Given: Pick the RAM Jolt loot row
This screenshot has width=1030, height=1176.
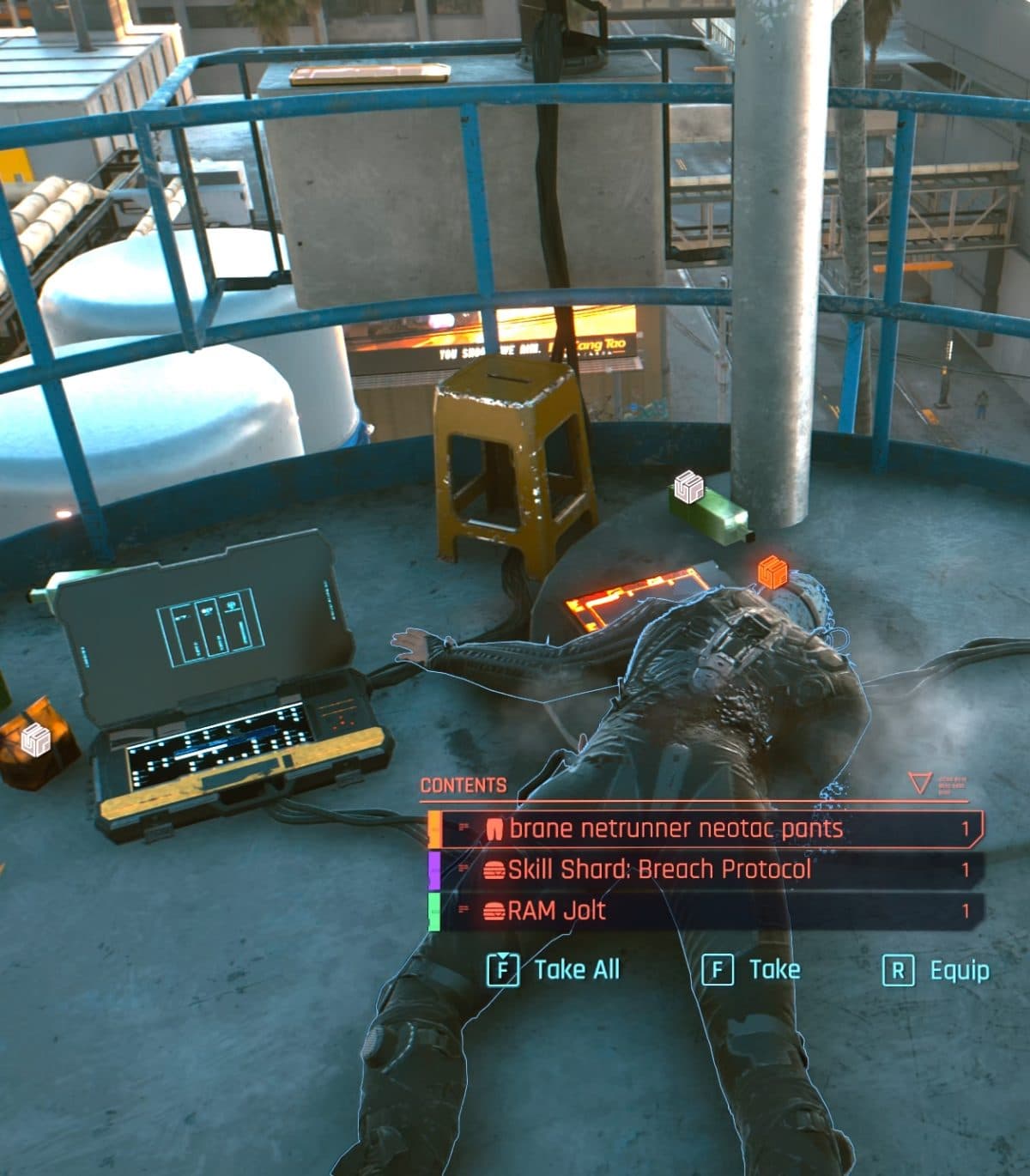Looking at the screenshot, I should (x=704, y=911).
